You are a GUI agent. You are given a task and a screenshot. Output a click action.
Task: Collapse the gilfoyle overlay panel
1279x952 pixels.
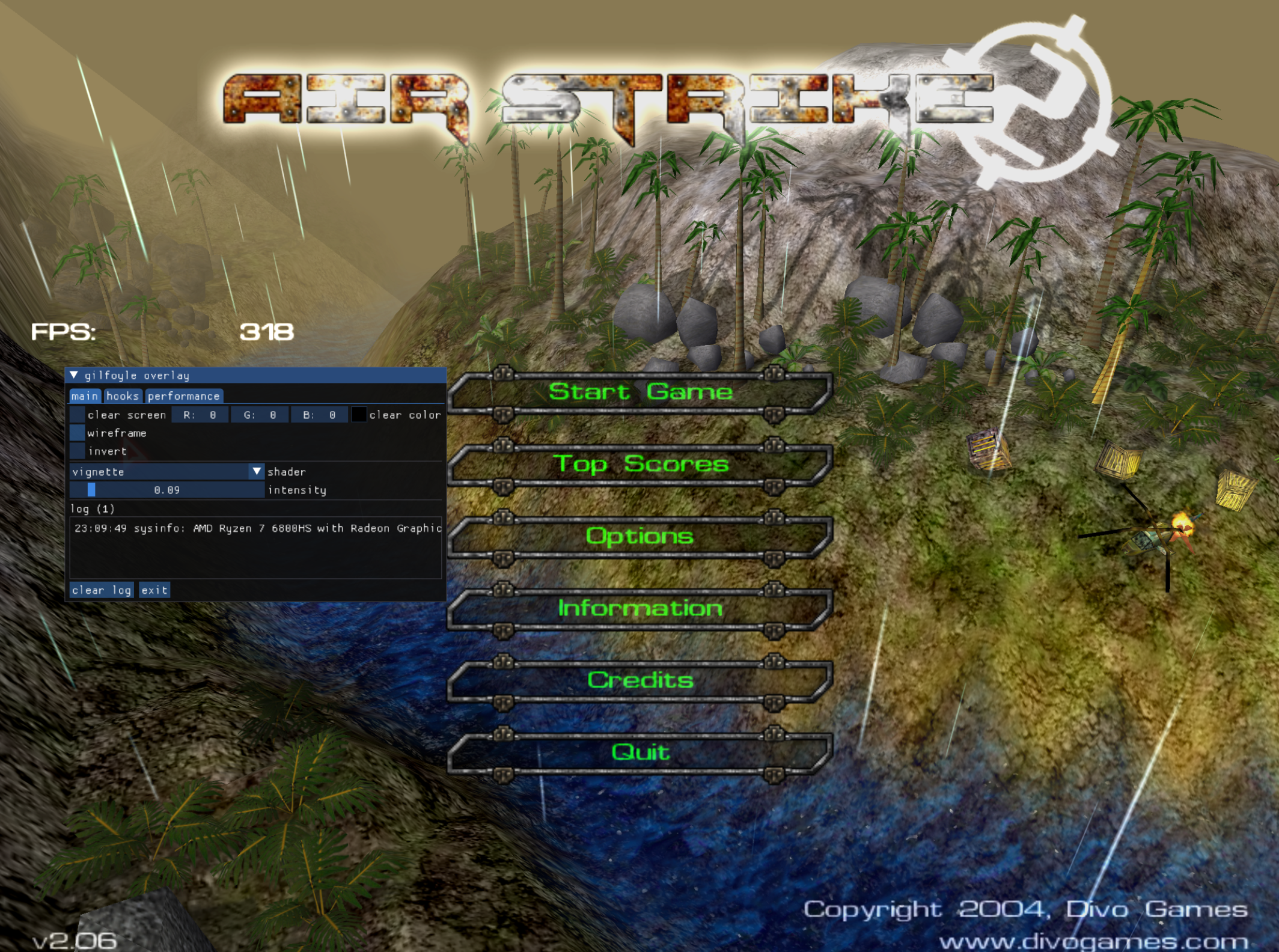[75, 375]
